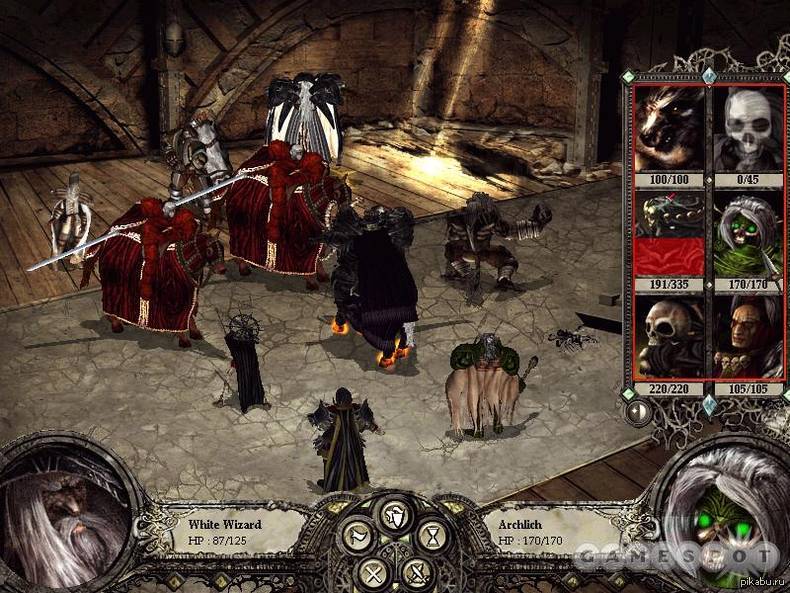Select the red-faced unit portrait with 105/105 HP
The image size is (790, 593).
[747, 338]
